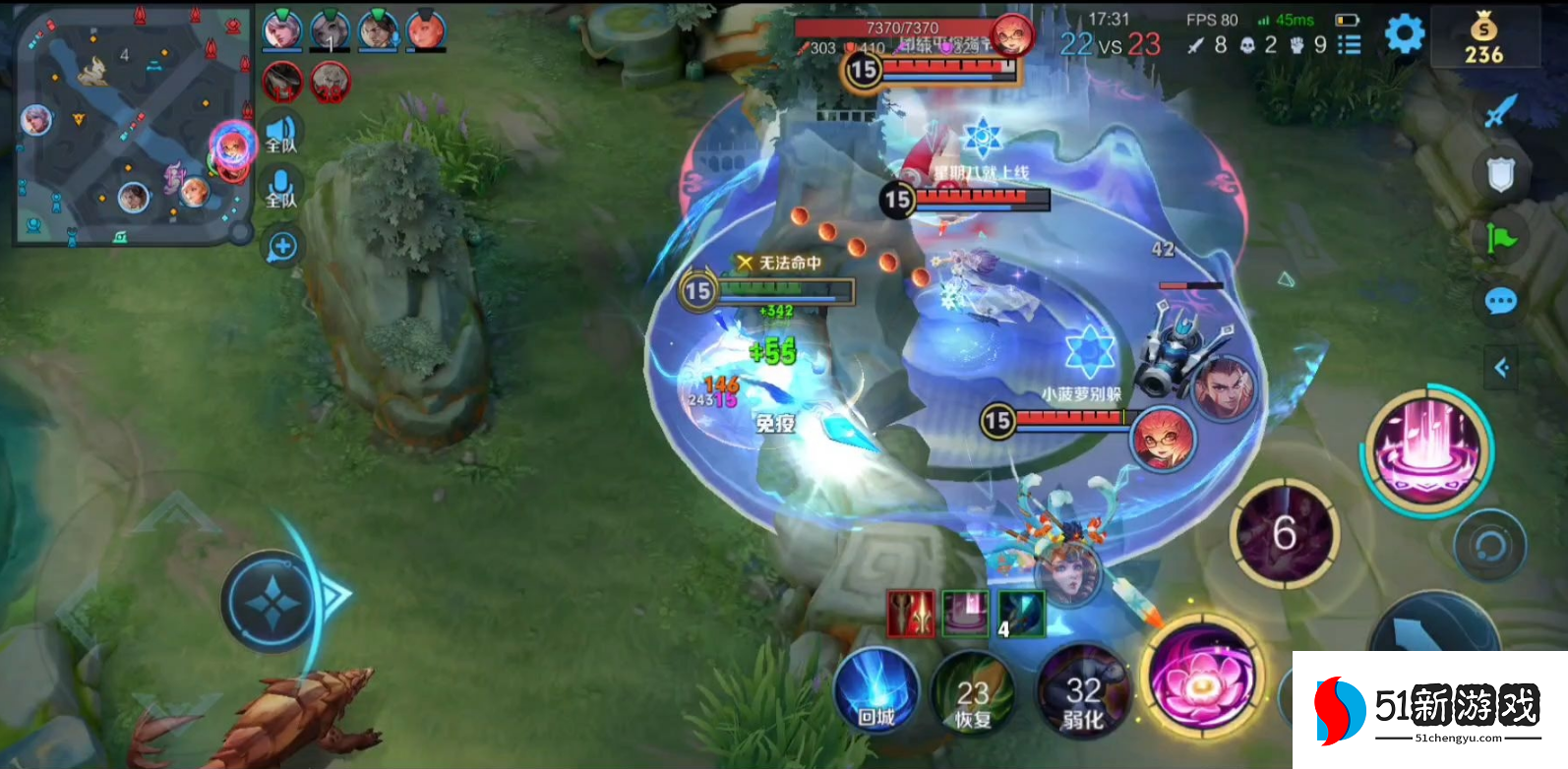1568x769 pixels.
Task: Target the red-haired enemy hero portrait
Action: 1162,439
